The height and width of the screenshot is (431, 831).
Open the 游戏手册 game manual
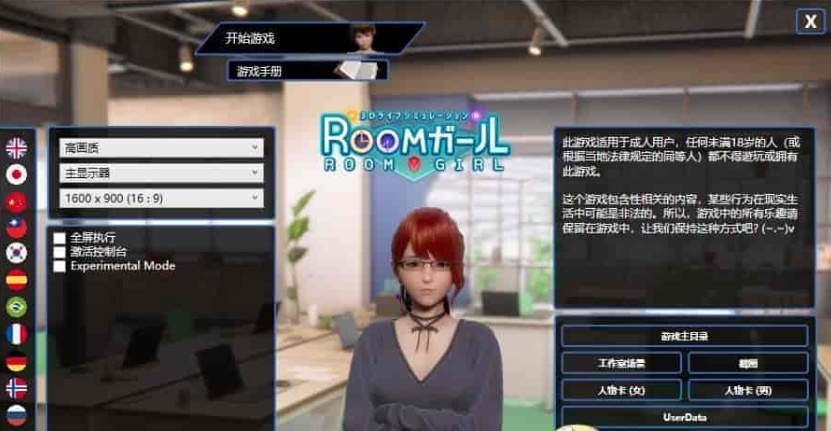click(300, 71)
